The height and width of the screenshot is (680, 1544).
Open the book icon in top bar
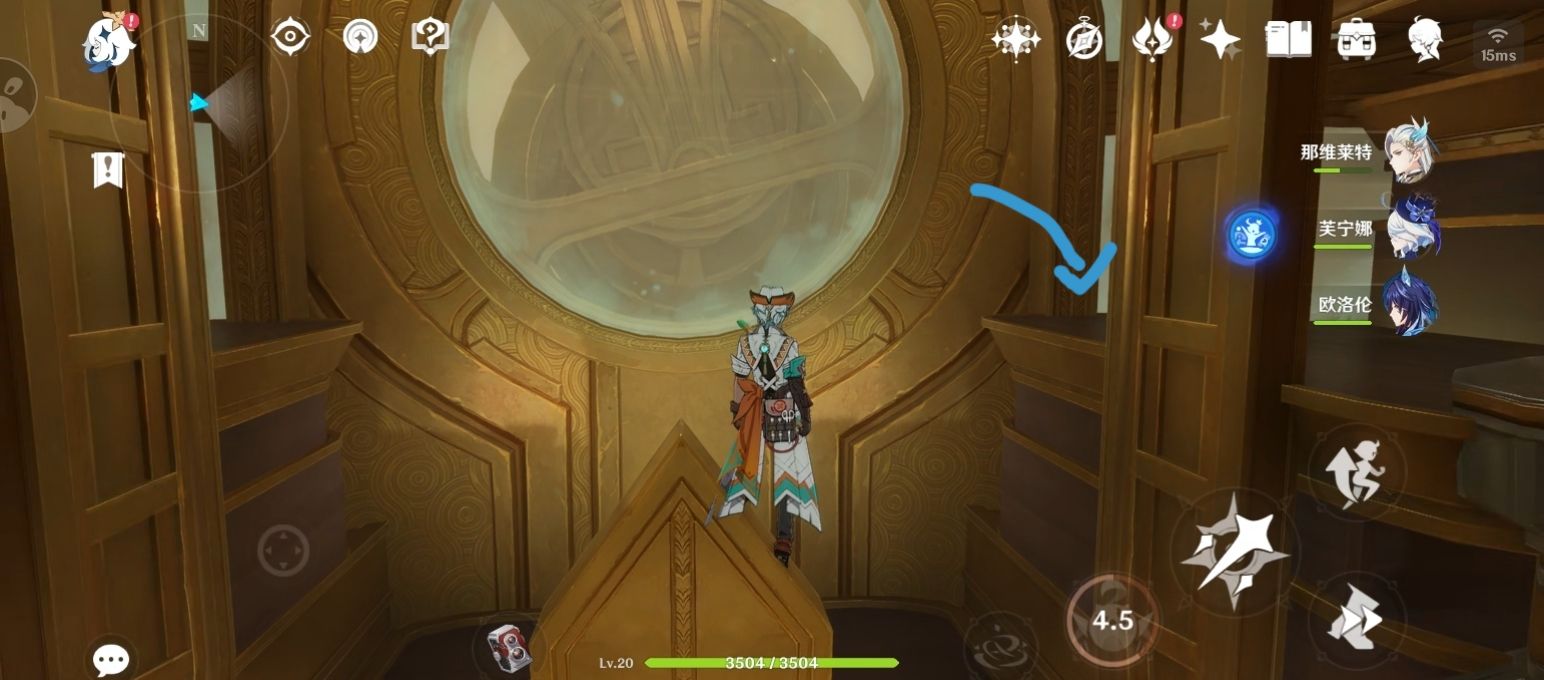click(x=1288, y=40)
